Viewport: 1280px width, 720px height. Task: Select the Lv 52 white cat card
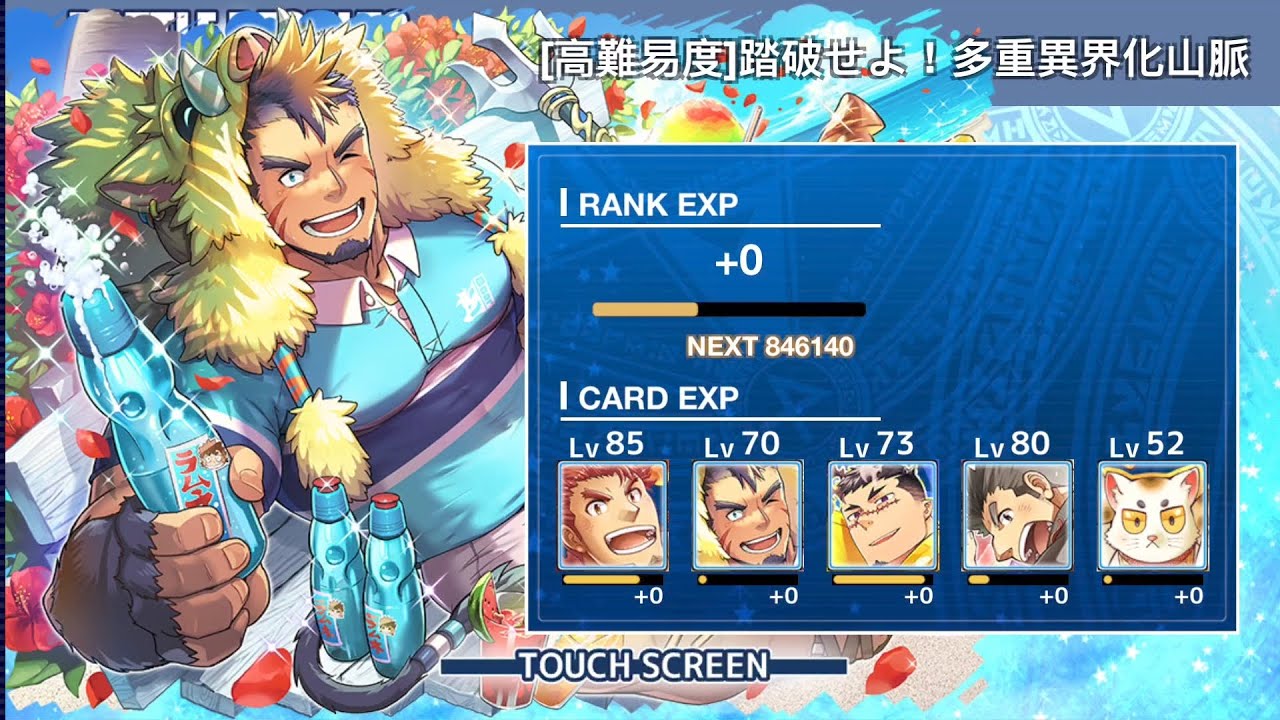(1152, 516)
